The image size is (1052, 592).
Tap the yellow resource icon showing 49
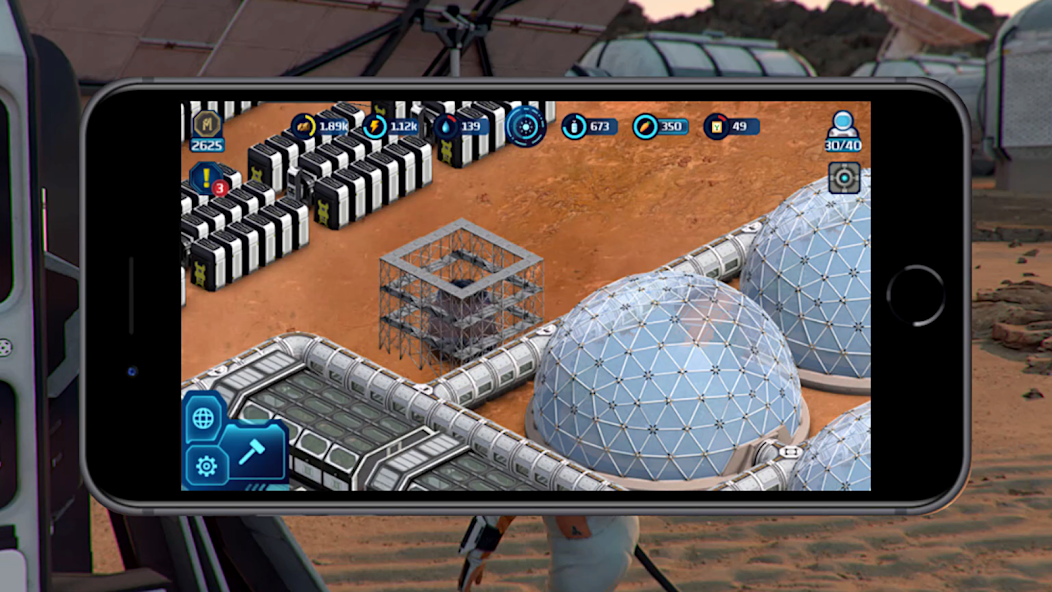coord(716,127)
